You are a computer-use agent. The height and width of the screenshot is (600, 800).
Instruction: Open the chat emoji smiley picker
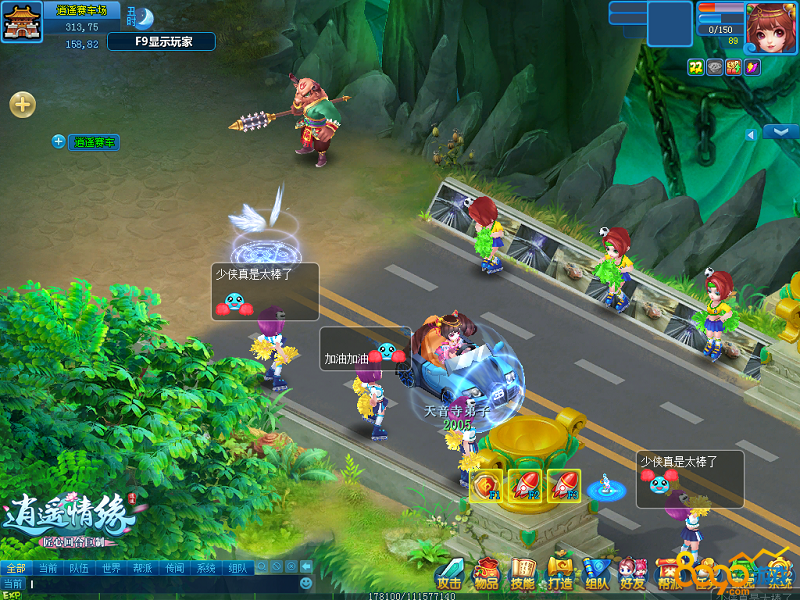pyautogui.click(x=306, y=583)
